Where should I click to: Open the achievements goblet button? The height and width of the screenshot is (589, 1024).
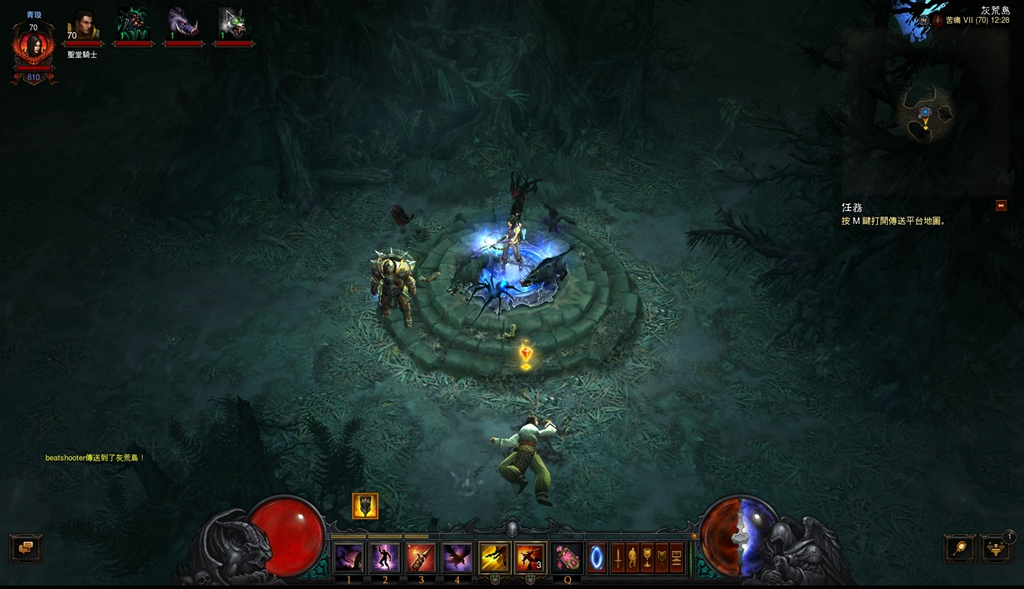646,556
